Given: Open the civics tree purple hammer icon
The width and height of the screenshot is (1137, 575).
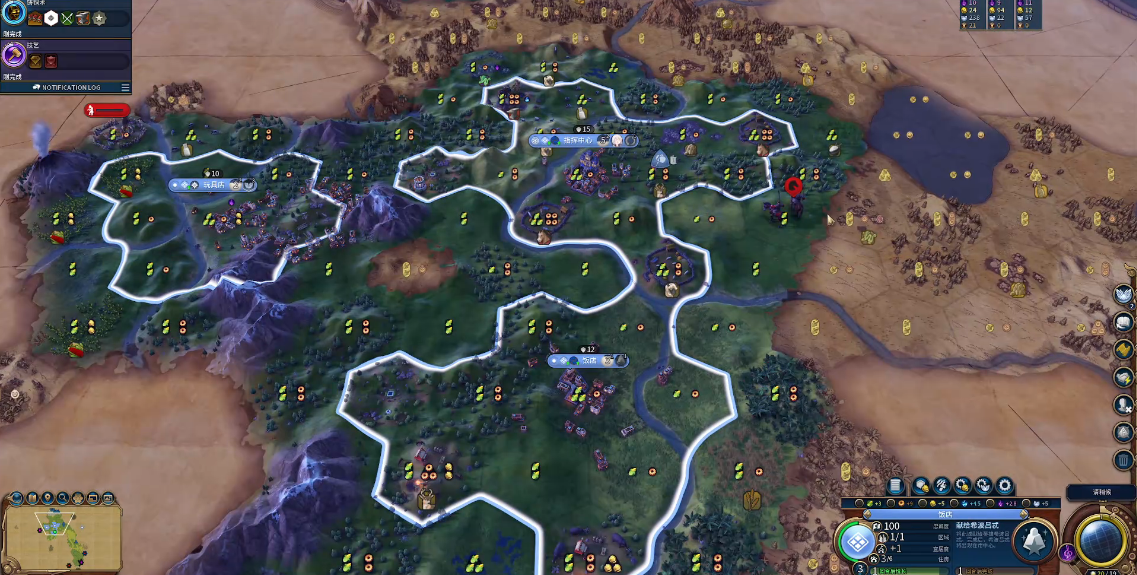Looking at the screenshot, I should coord(14,55).
